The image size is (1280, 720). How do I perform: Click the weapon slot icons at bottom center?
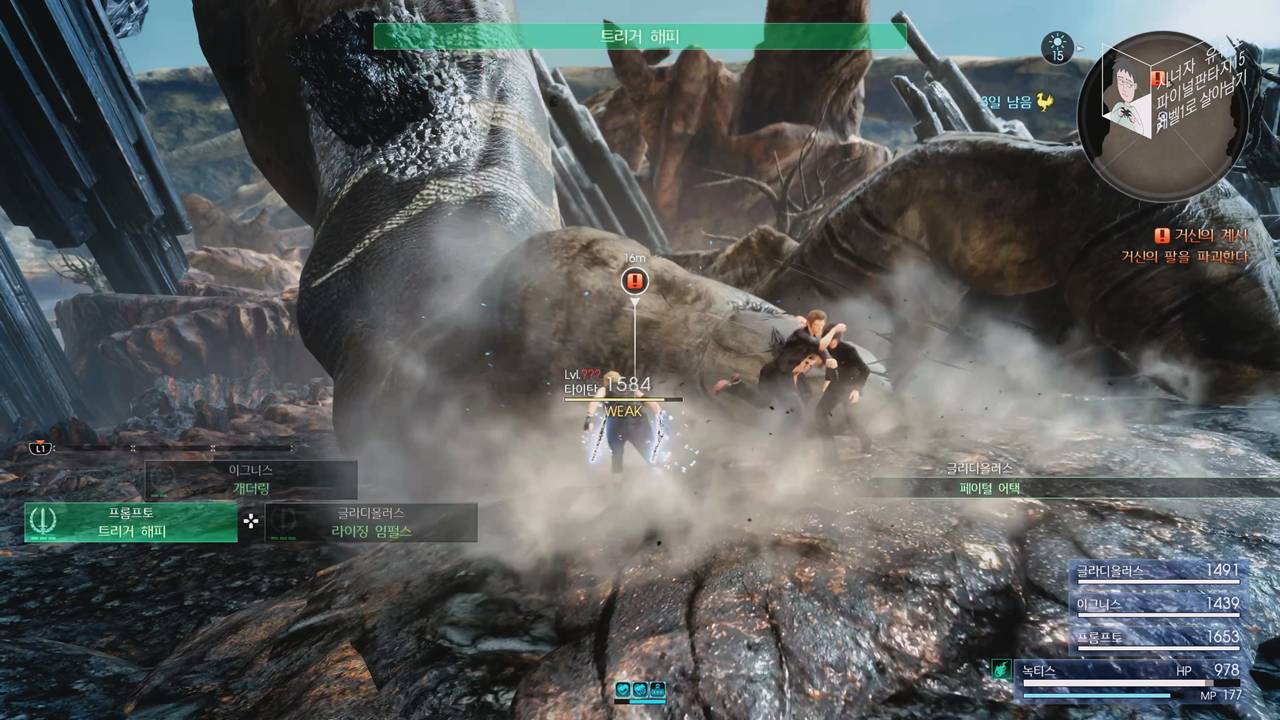(x=640, y=689)
